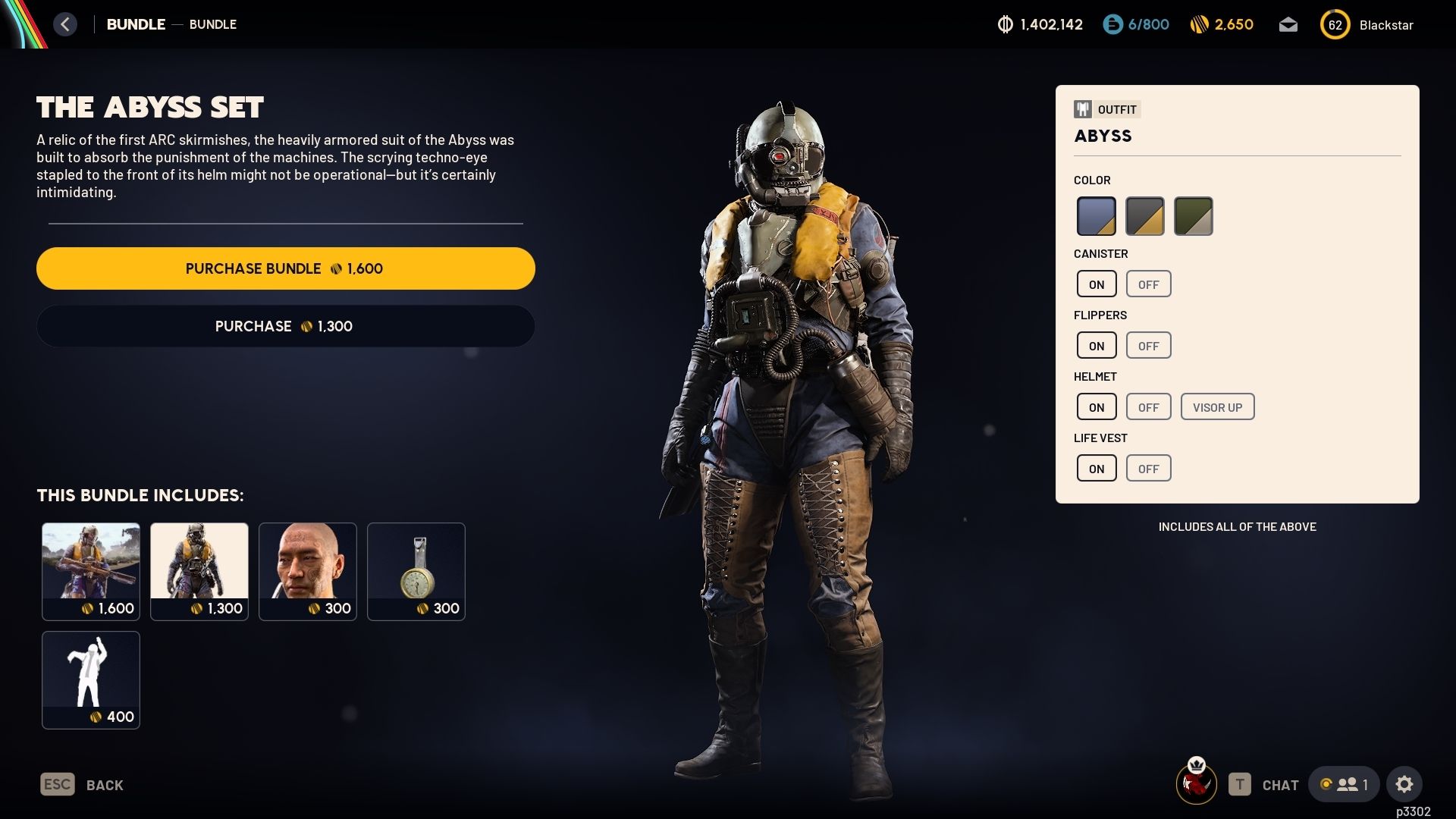Select the dancing emote priced 400

coord(91,679)
